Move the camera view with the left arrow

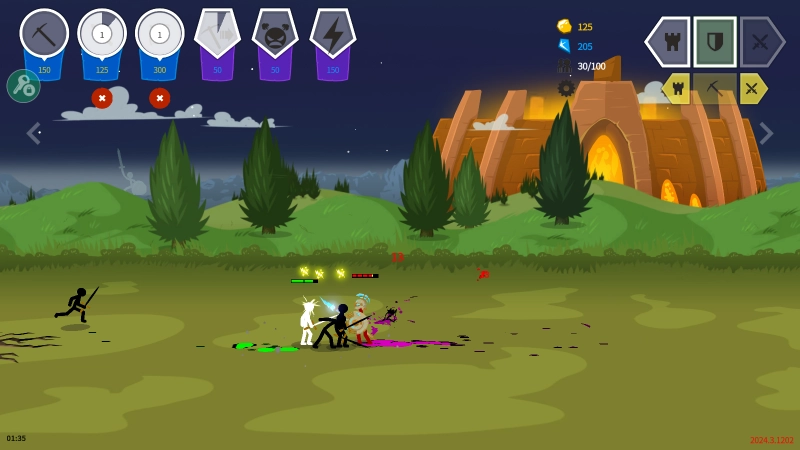pos(33,133)
